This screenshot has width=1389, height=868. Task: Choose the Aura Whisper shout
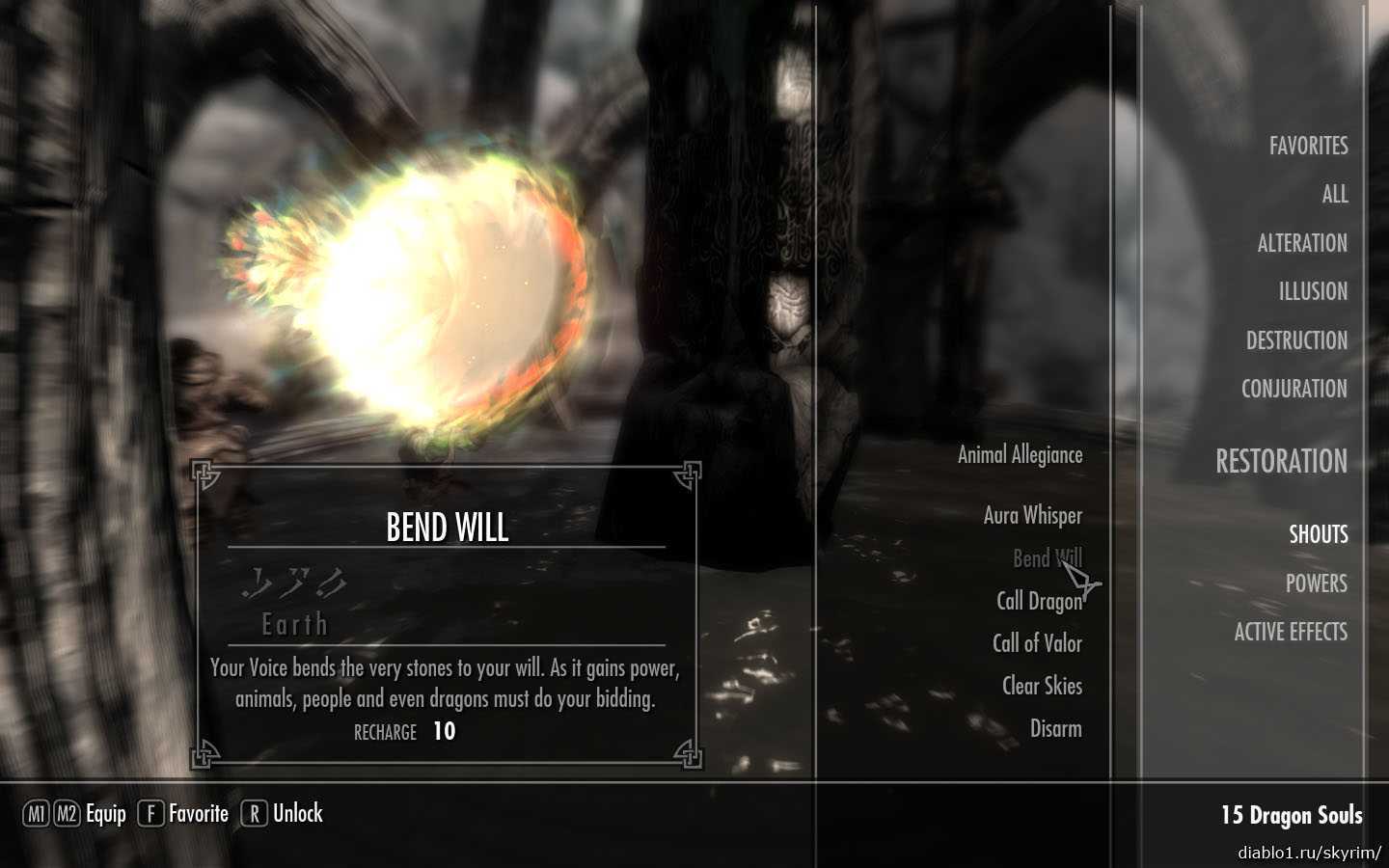click(1032, 516)
